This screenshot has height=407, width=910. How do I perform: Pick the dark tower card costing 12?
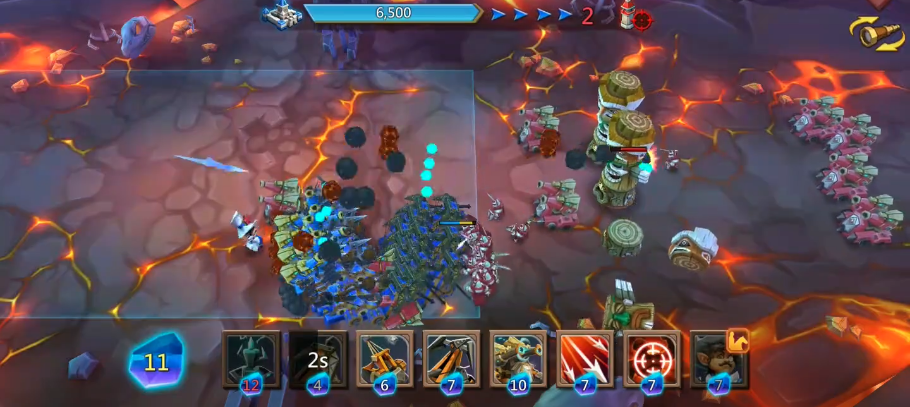(x=251, y=359)
